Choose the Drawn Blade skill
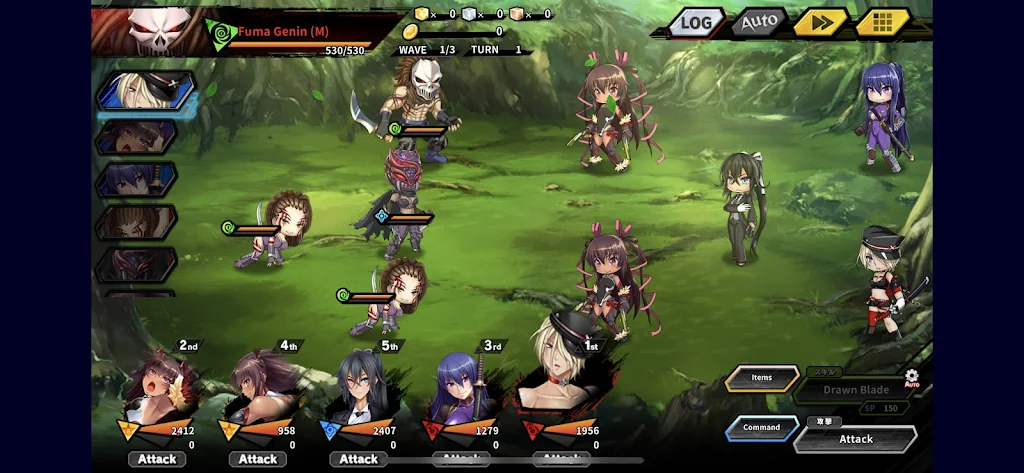 click(855, 390)
